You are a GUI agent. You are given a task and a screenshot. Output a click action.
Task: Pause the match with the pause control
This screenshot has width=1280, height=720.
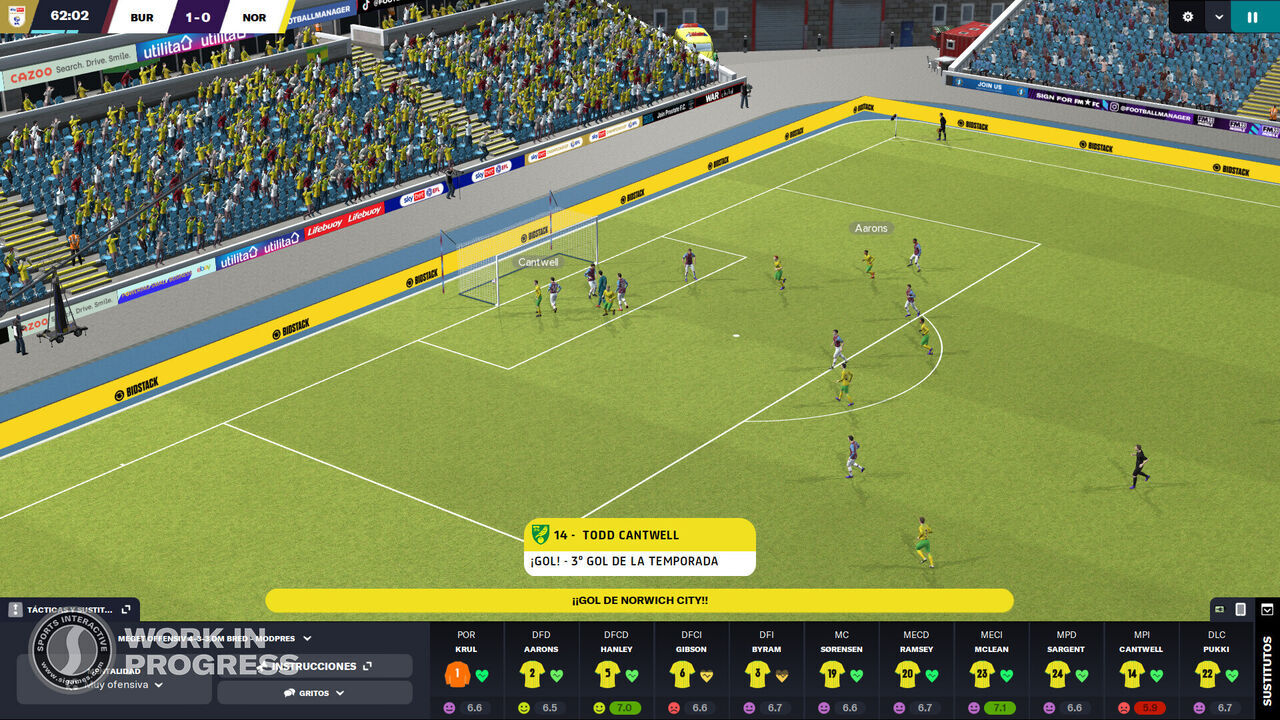point(1251,16)
